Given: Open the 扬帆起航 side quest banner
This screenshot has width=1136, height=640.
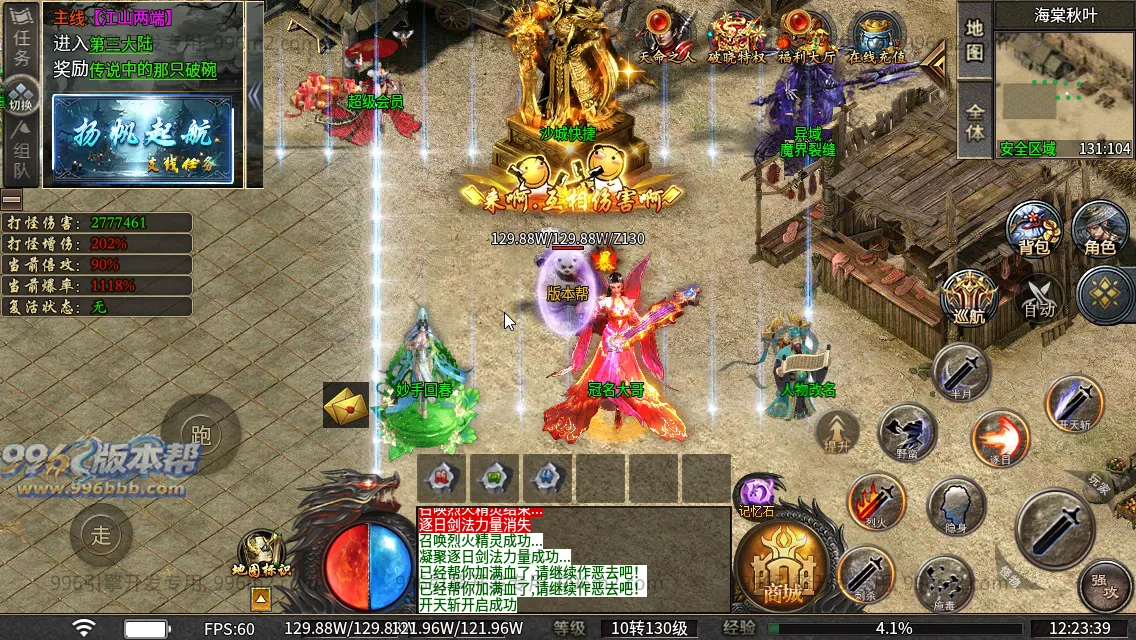Looking at the screenshot, I should click(x=142, y=140).
